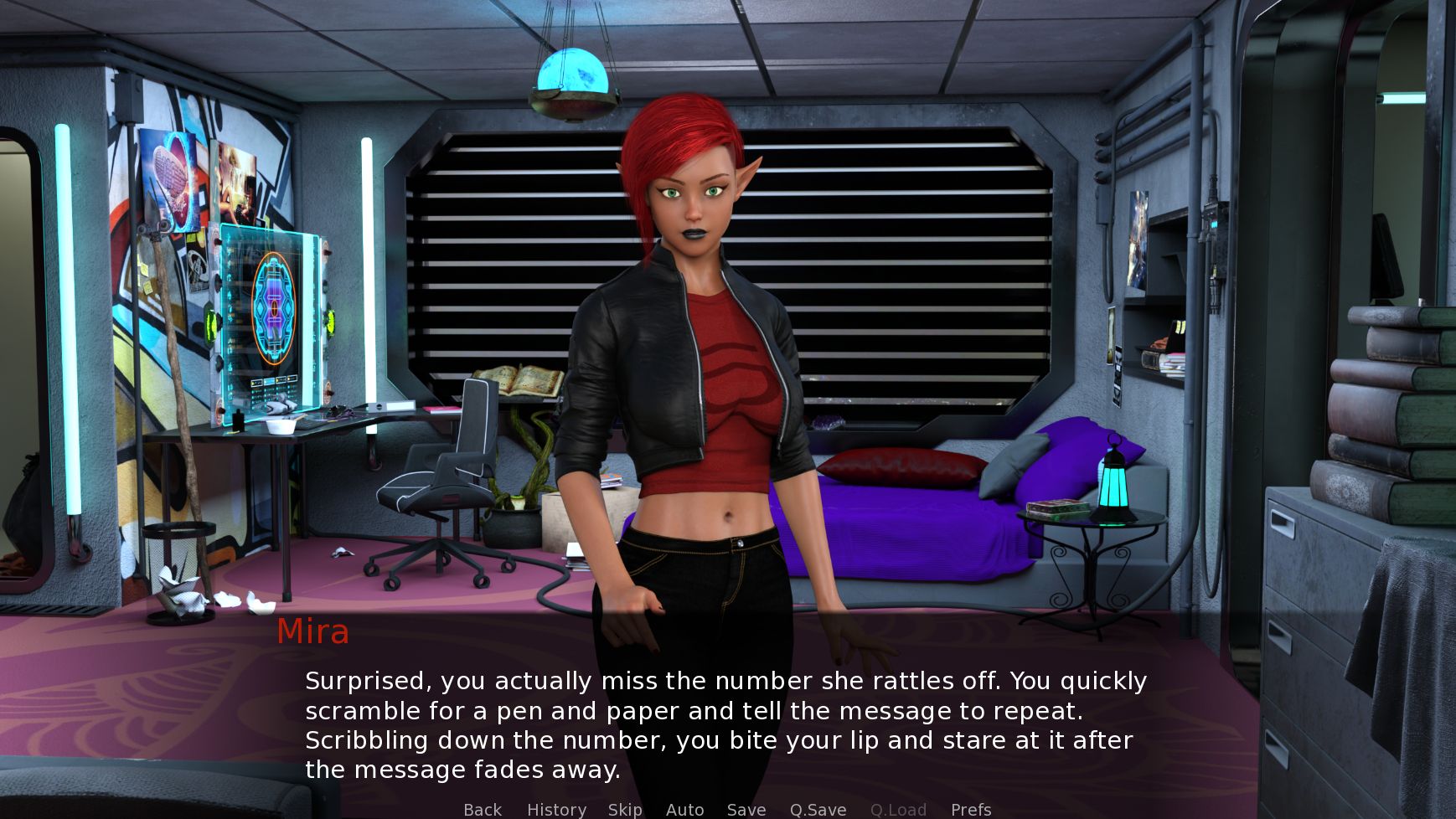This screenshot has width=1456, height=819.
Task: Perform a Quick Save
Action: (818, 809)
